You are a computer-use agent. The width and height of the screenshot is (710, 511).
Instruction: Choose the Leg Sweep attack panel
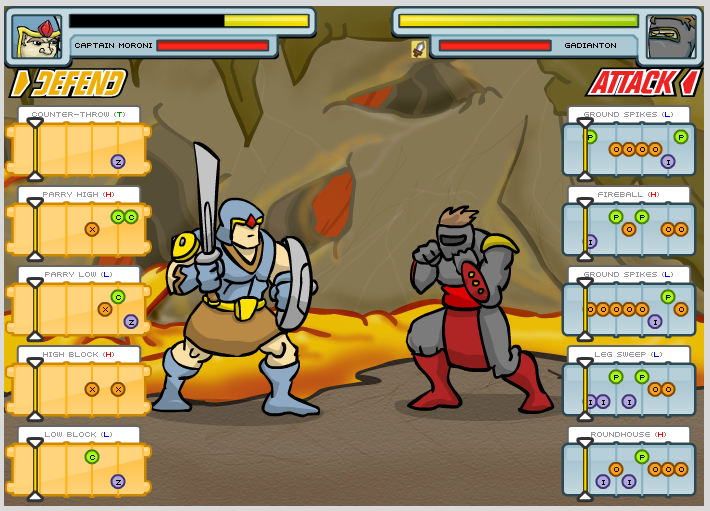point(629,389)
